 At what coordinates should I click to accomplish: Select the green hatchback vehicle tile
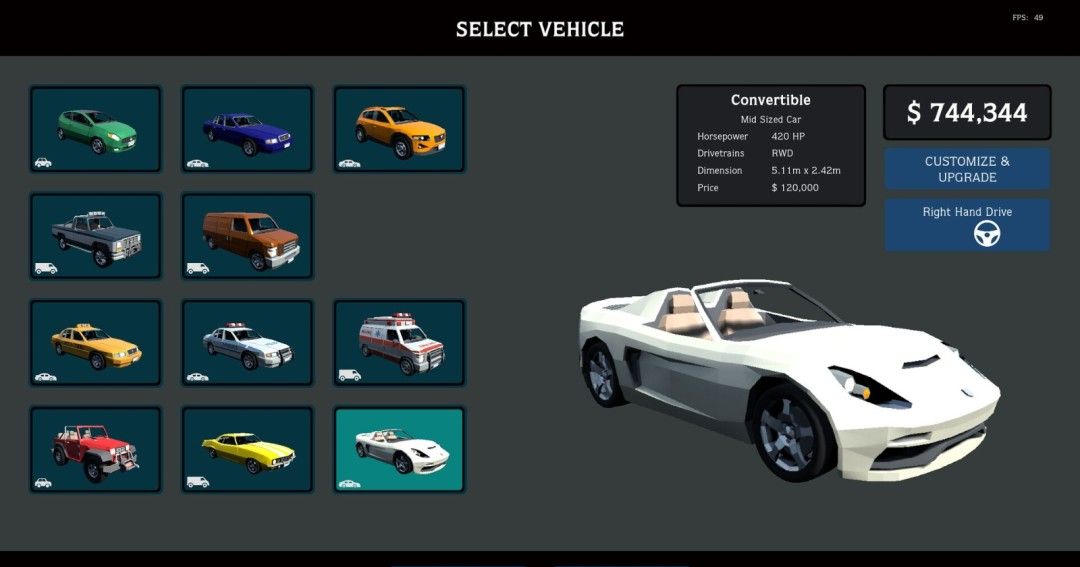tap(96, 129)
